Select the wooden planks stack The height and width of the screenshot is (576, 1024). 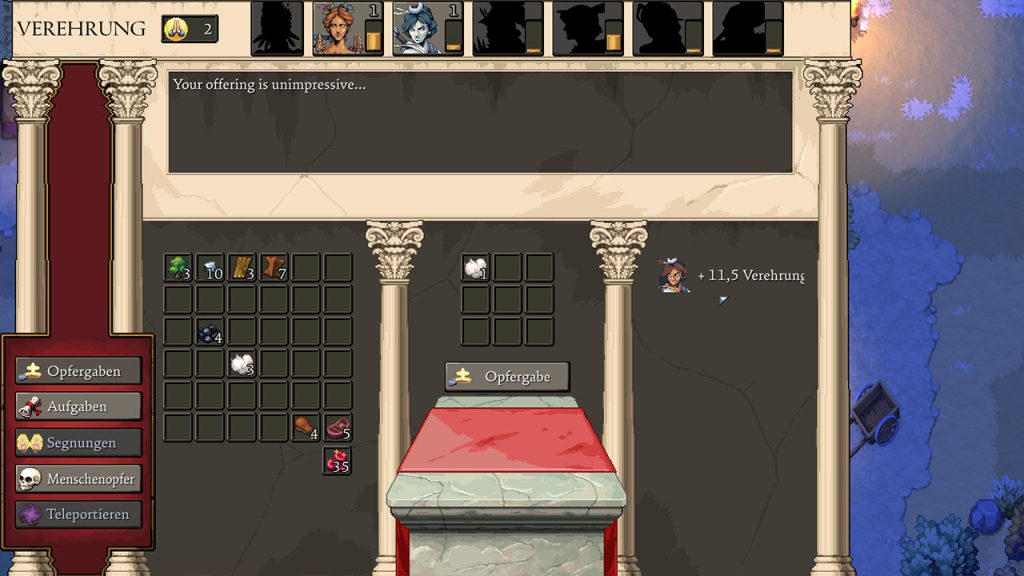(x=242, y=268)
